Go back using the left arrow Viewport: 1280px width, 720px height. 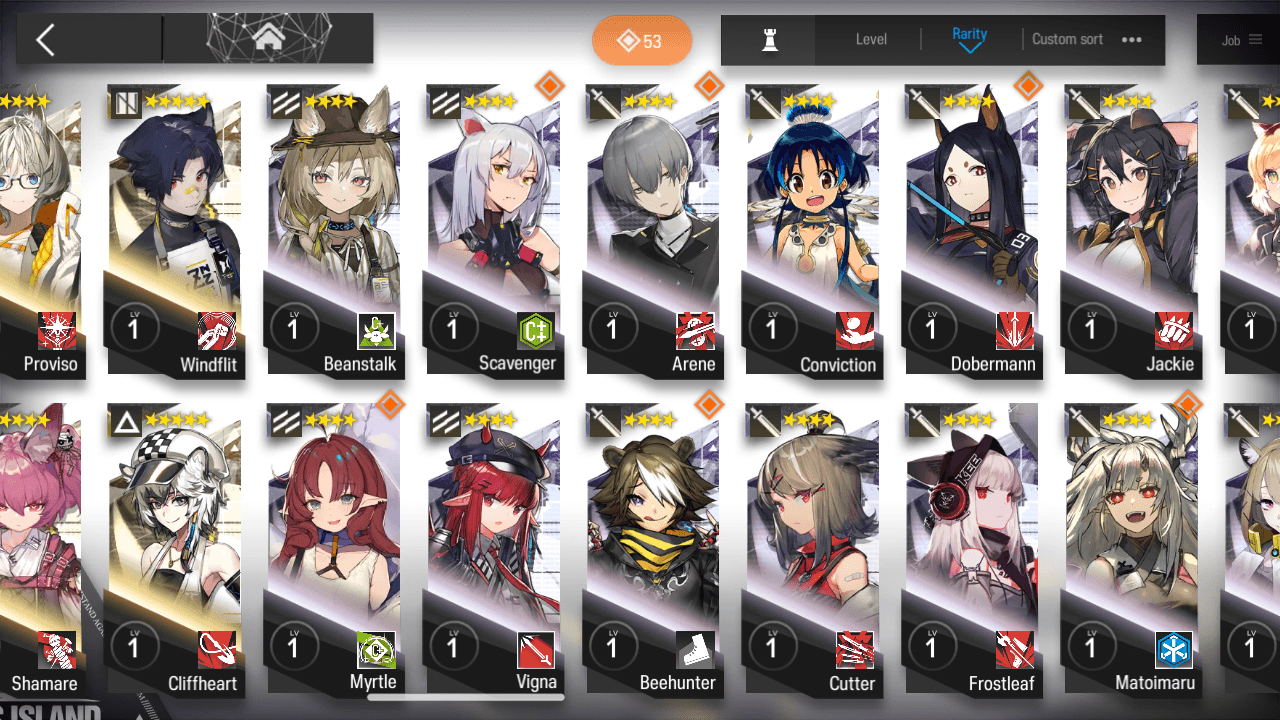(x=45, y=40)
